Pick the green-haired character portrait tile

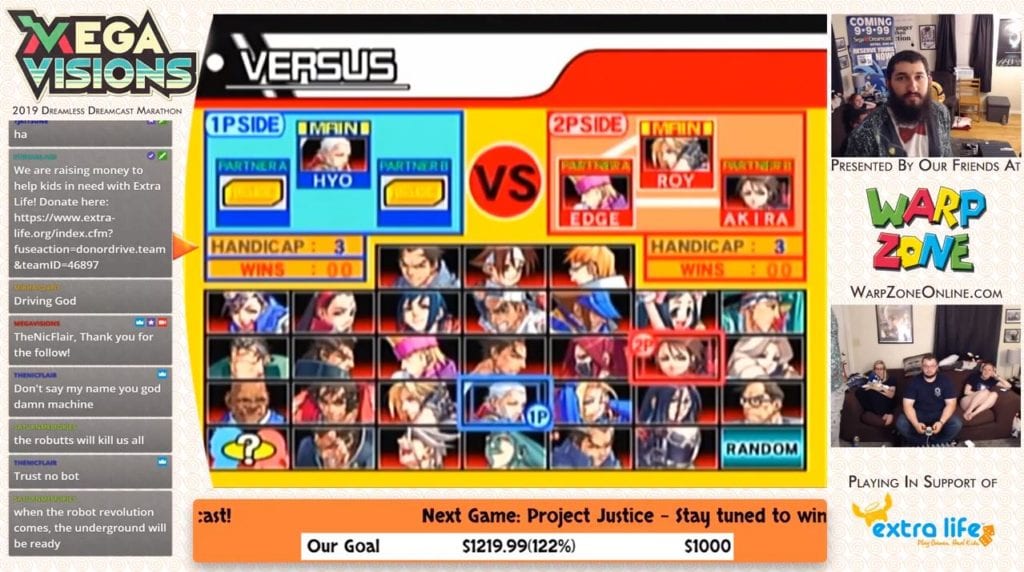coord(504,448)
